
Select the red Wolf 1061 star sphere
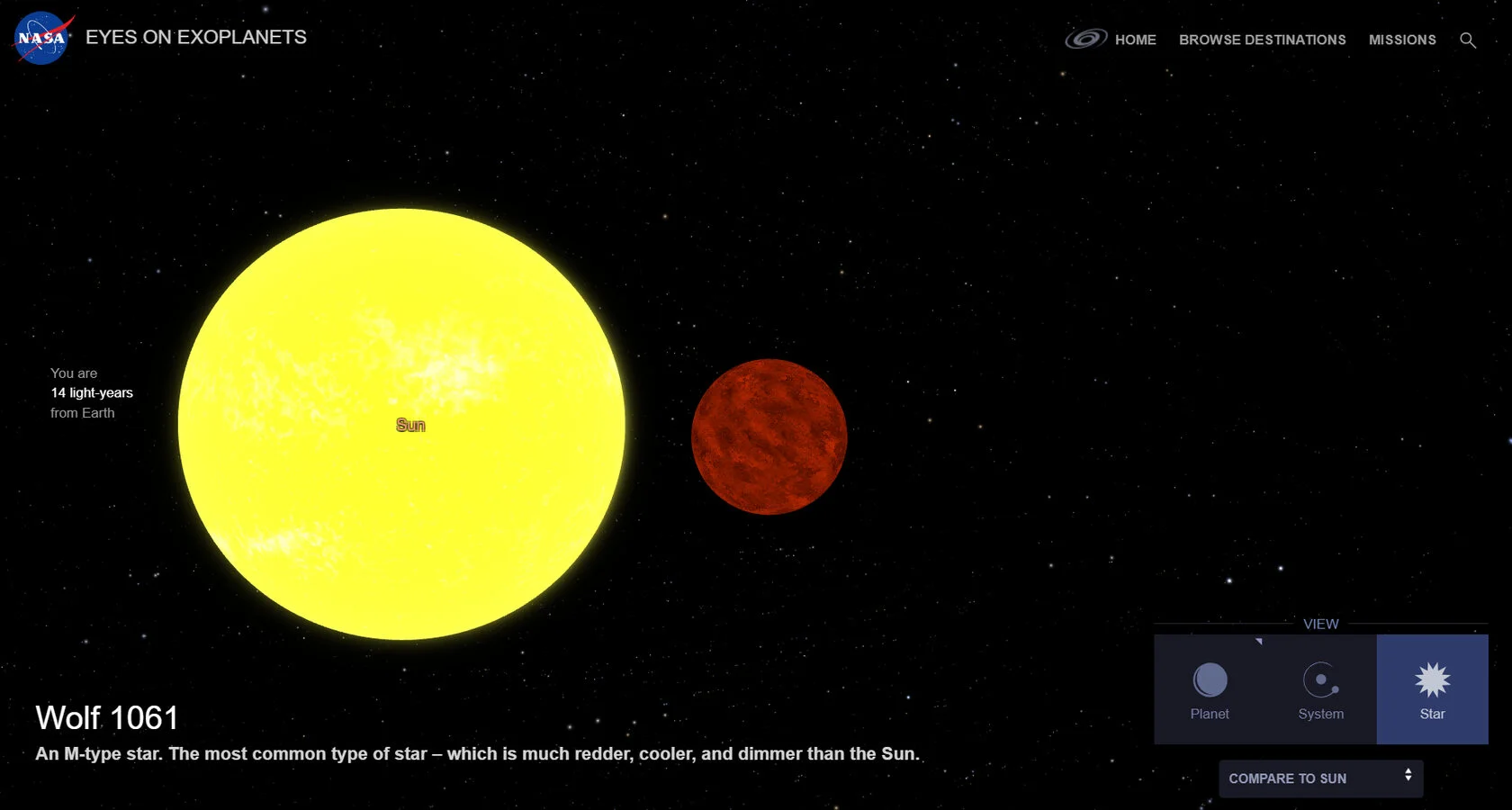point(769,436)
